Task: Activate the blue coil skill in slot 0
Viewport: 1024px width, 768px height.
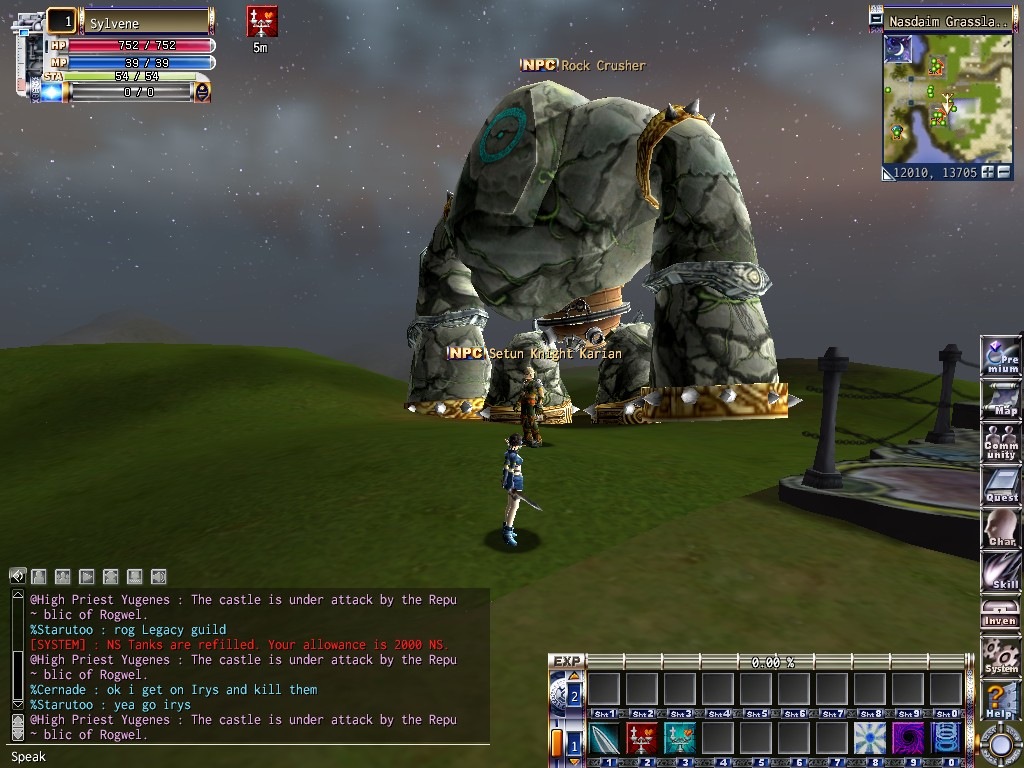Action: (x=946, y=739)
